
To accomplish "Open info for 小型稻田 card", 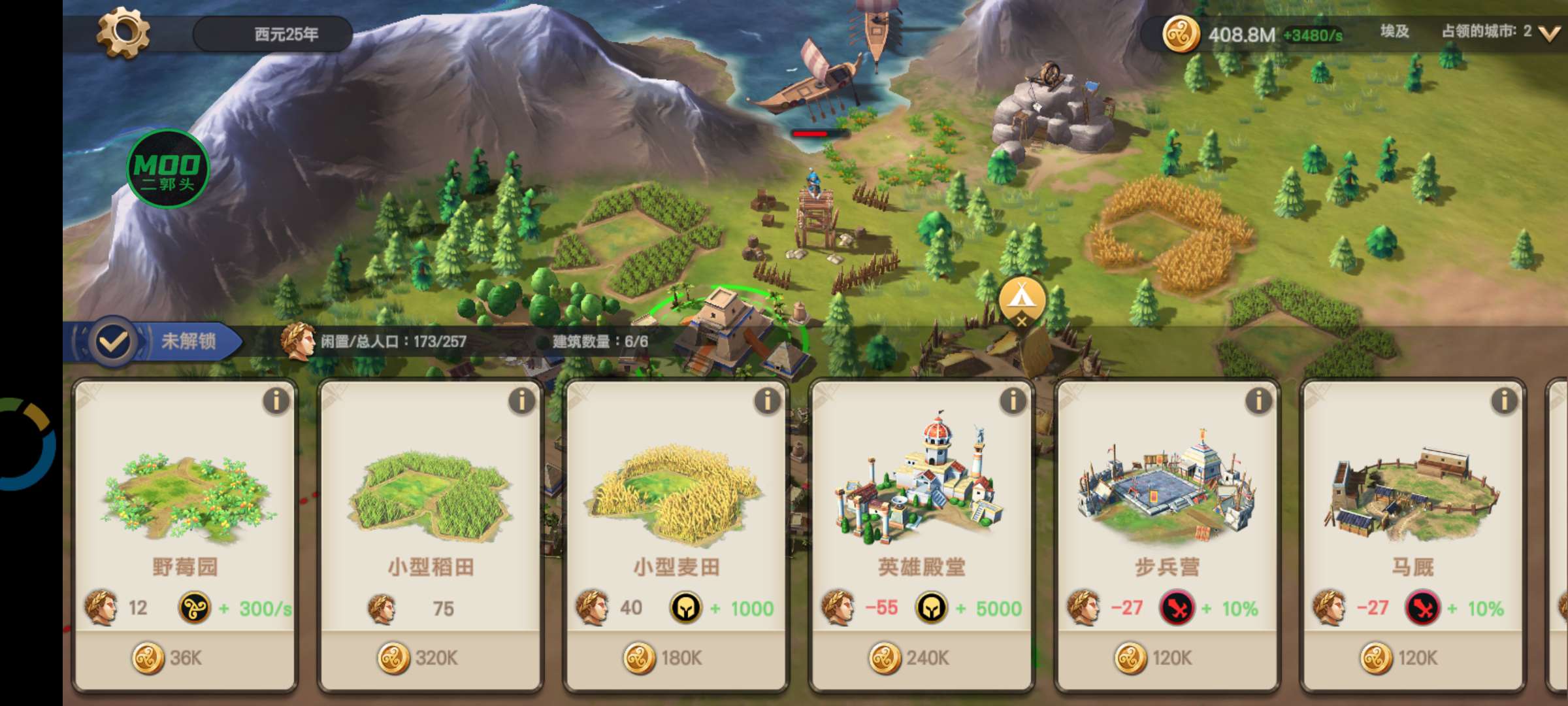I will click(x=521, y=401).
